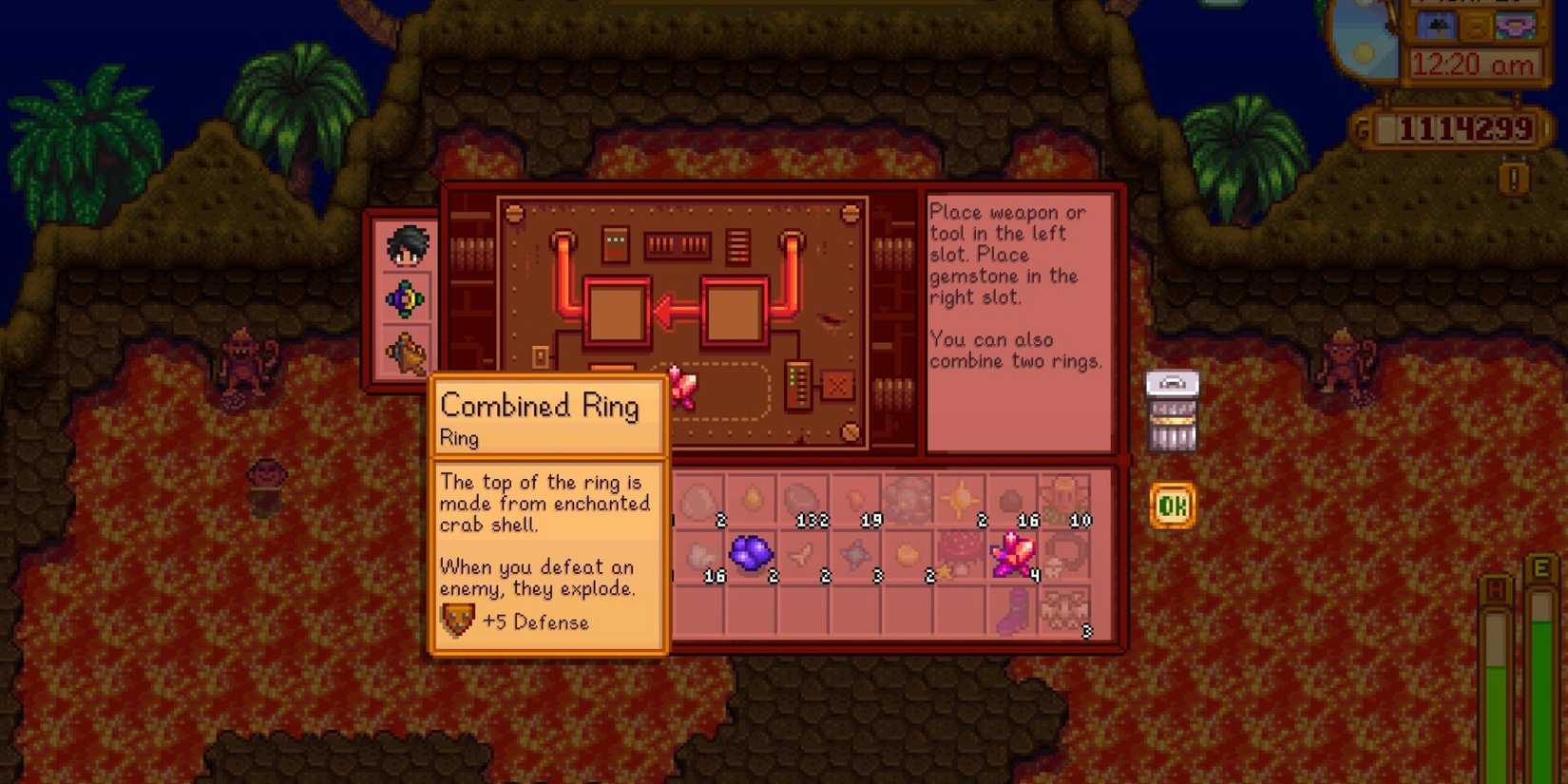Pick up the Combined Ring in the forge
Screen dimensions: 1568x784
pos(682,388)
